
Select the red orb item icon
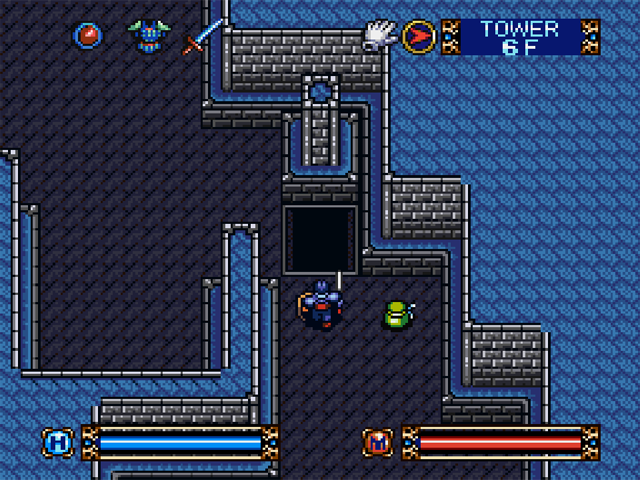click(x=88, y=36)
